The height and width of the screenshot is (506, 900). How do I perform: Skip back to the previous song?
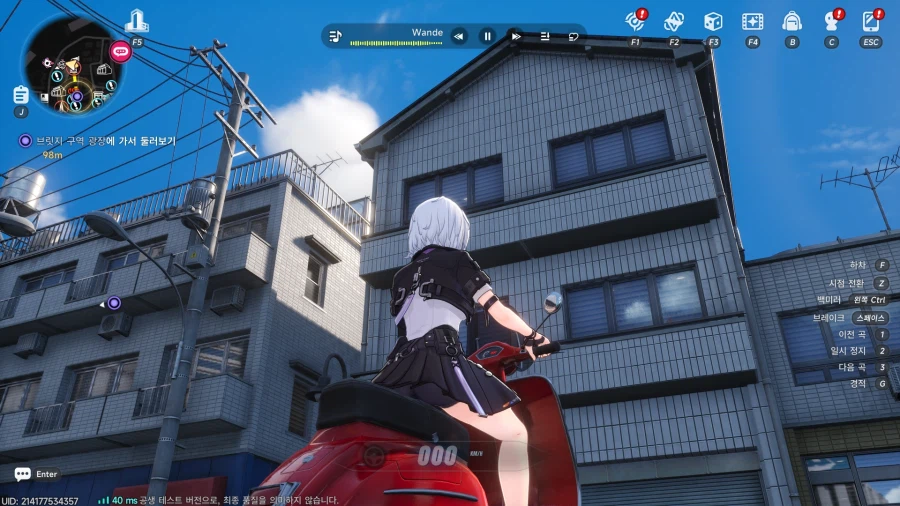(459, 36)
